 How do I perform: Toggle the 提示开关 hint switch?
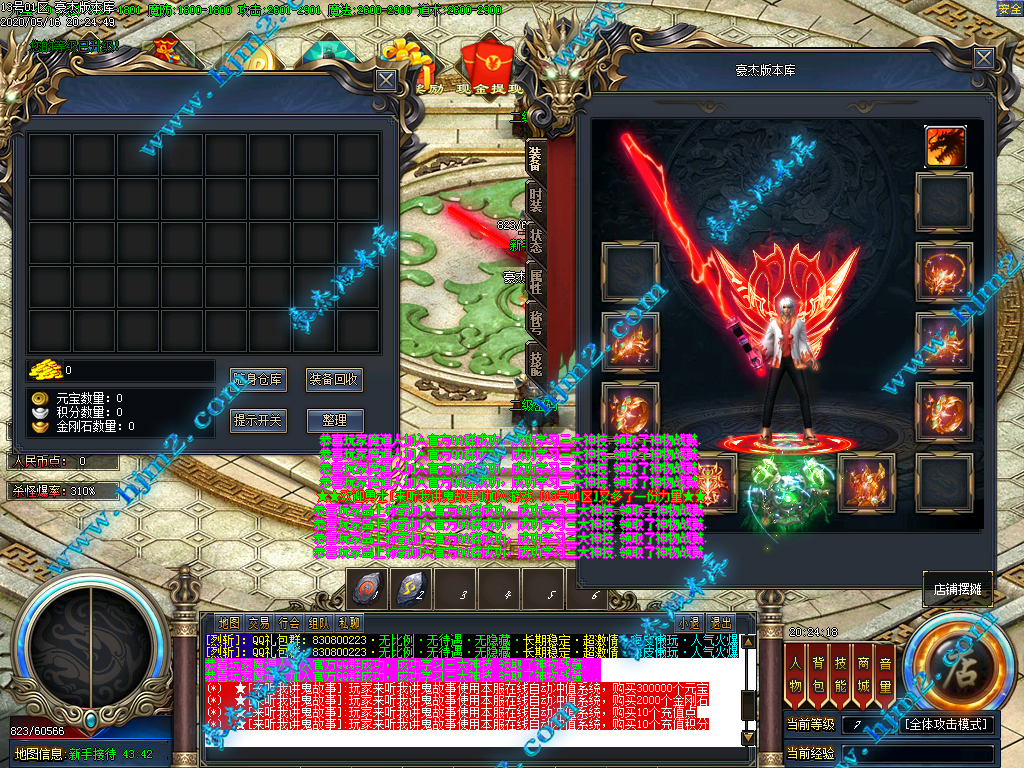(x=258, y=421)
